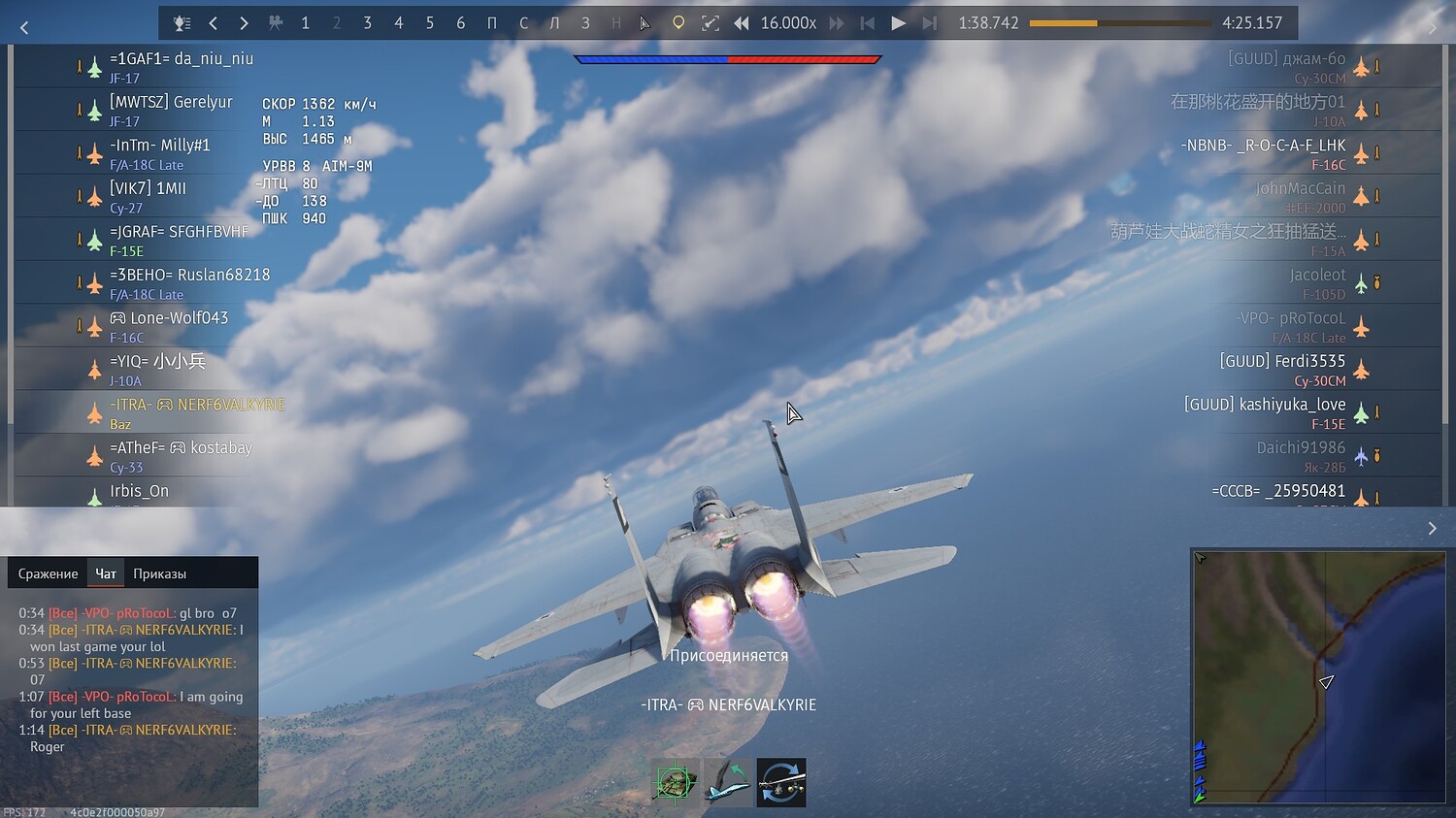
Task: Click the replay progress timeline bar
Action: point(1119,23)
